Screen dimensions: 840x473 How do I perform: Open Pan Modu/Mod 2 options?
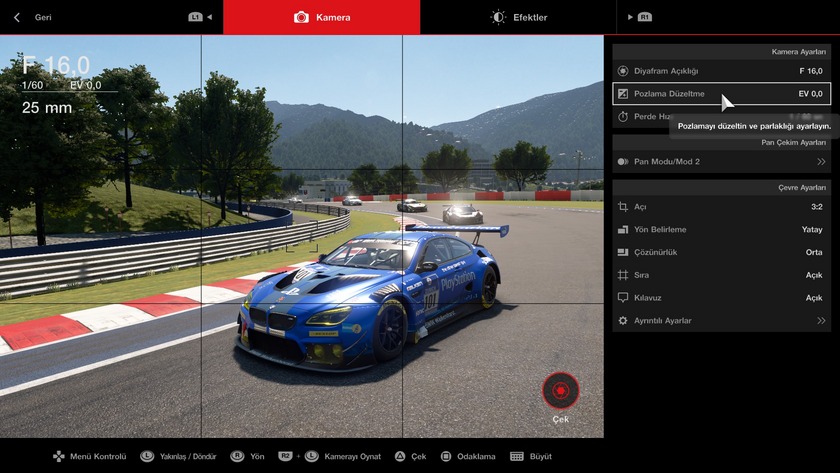pyautogui.click(x=720, y=161)
